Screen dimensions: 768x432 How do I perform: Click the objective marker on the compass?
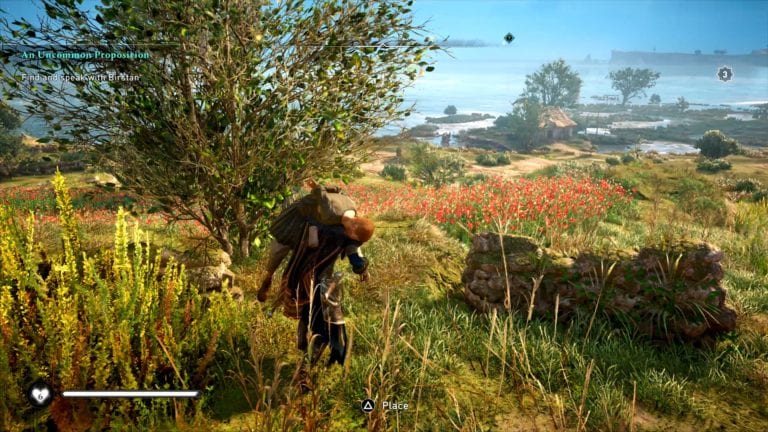click(x=509, y=38)
